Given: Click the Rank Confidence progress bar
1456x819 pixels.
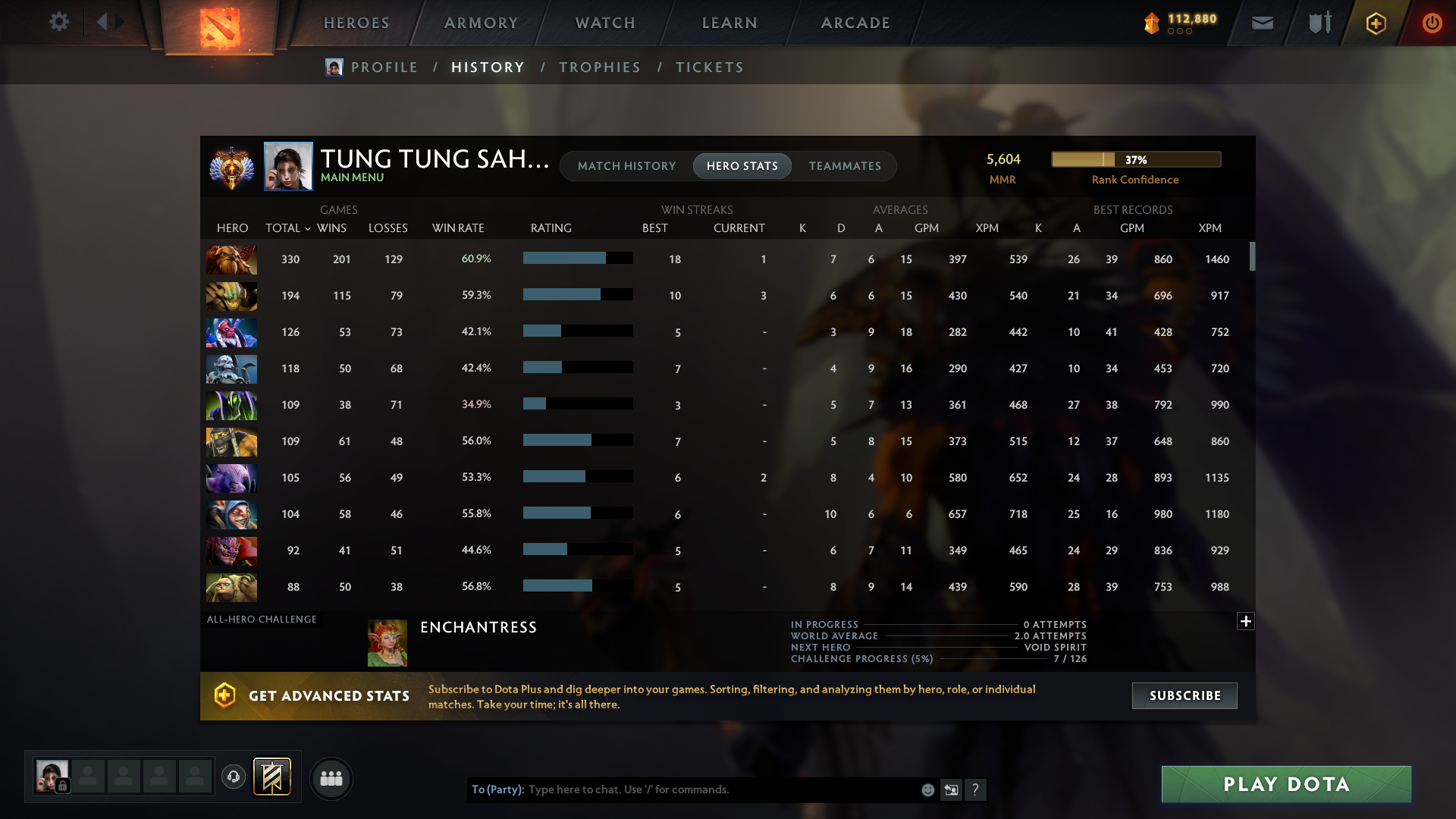Looking at the screenshot, I should click(x=1135, y=159).
